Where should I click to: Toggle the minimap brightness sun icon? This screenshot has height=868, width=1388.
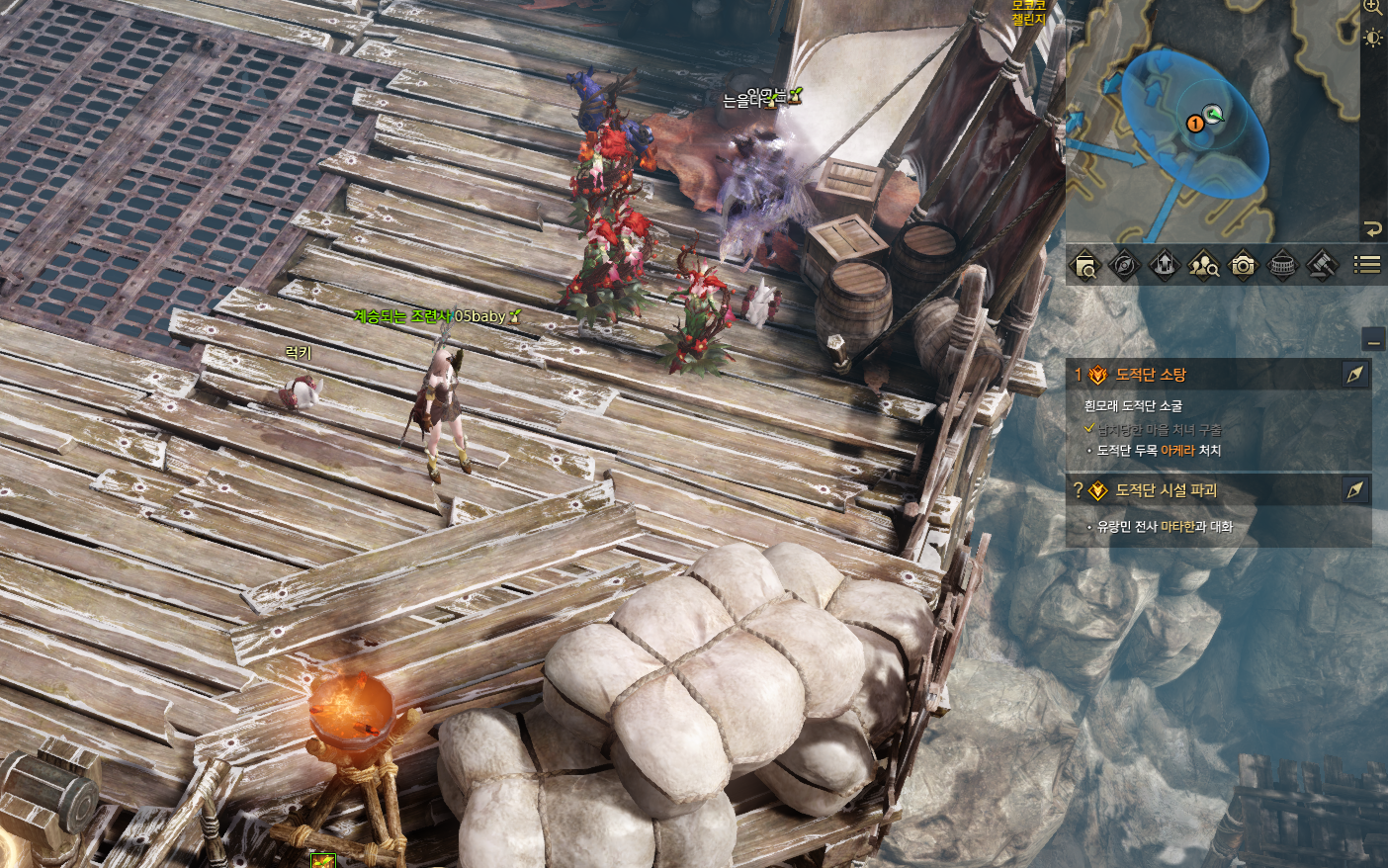point(1373,39)
